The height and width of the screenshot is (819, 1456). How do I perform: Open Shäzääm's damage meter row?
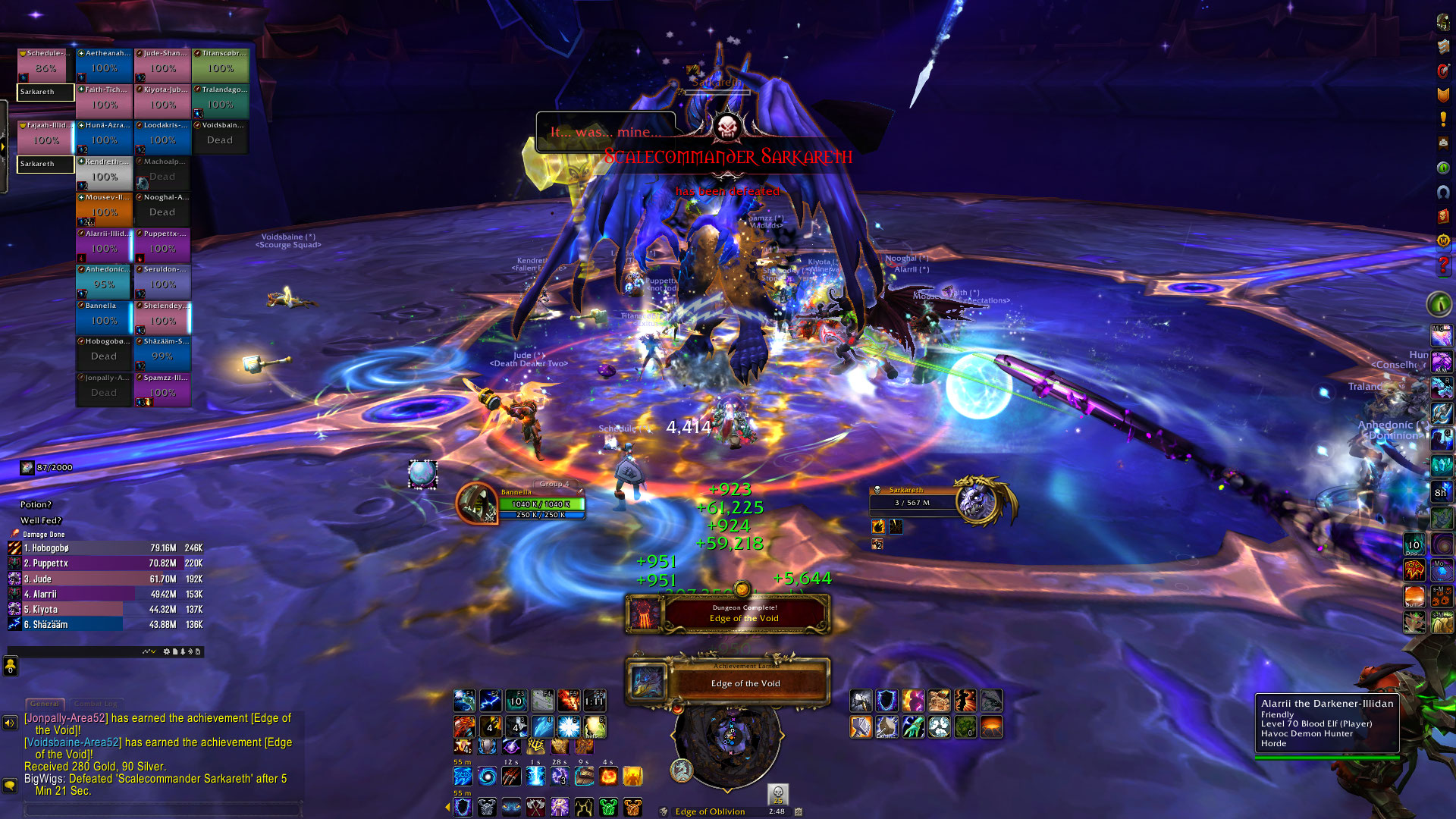point(105,624)
